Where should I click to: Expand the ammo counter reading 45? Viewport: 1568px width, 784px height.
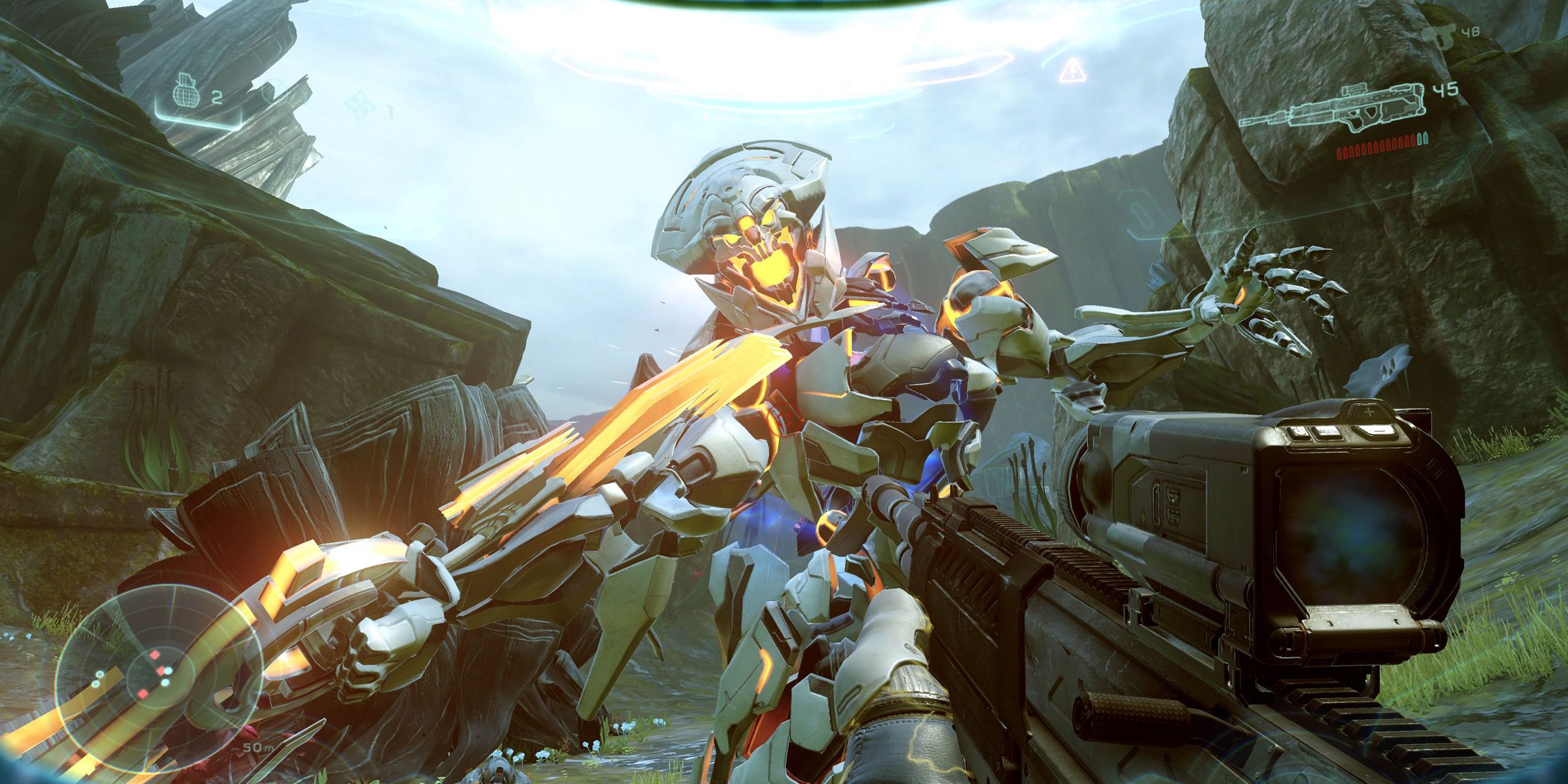click(x=1446, y=92)
